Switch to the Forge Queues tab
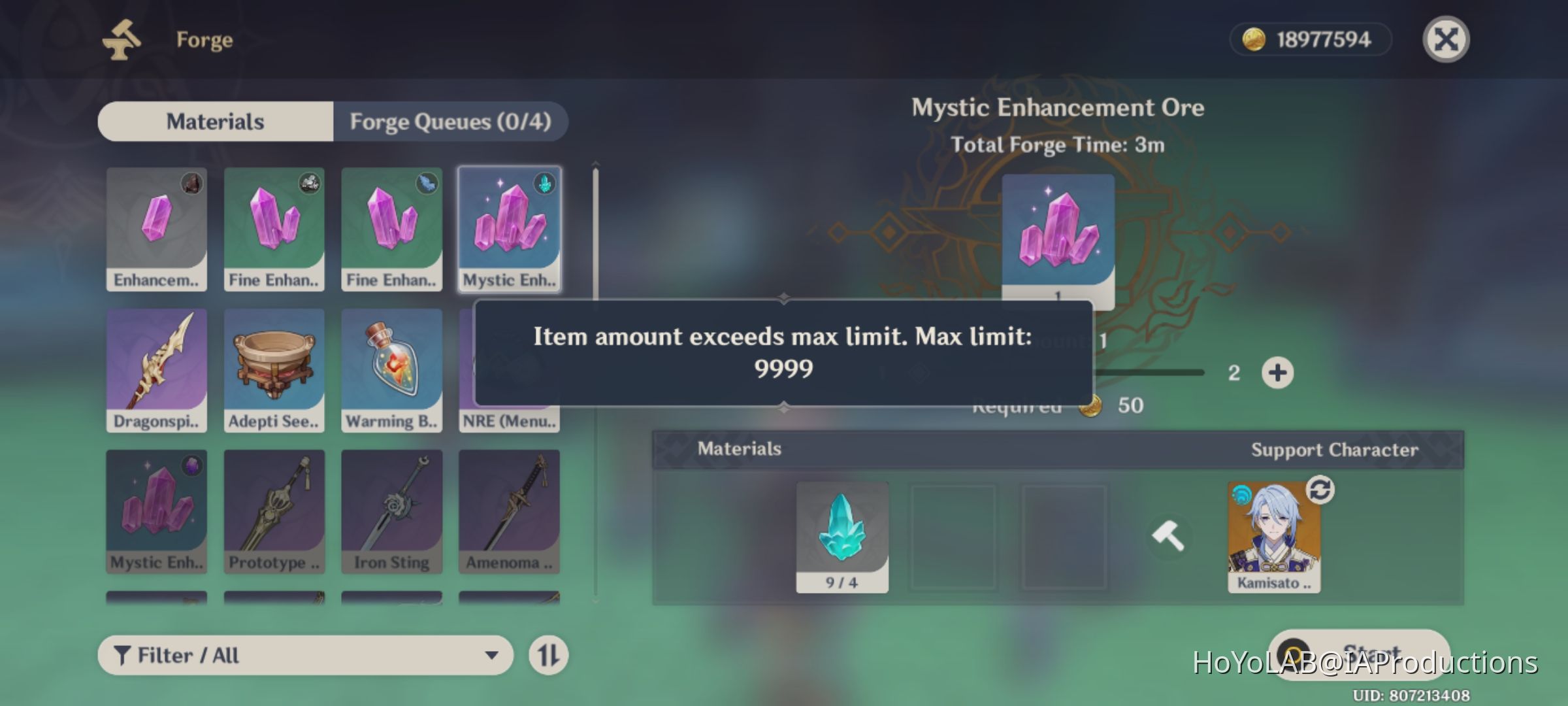This screenshot has height=706, width=1568. click(451, 122)
